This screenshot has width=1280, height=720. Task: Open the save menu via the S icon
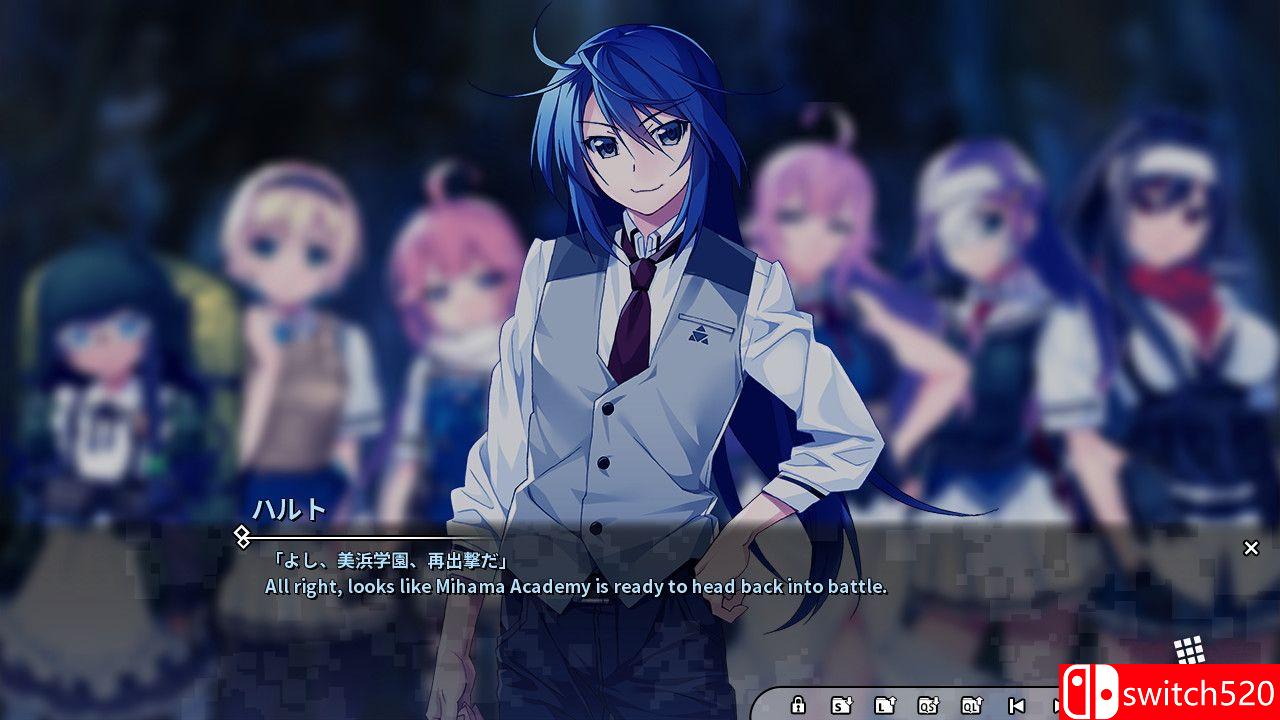[x=843, y=706]
